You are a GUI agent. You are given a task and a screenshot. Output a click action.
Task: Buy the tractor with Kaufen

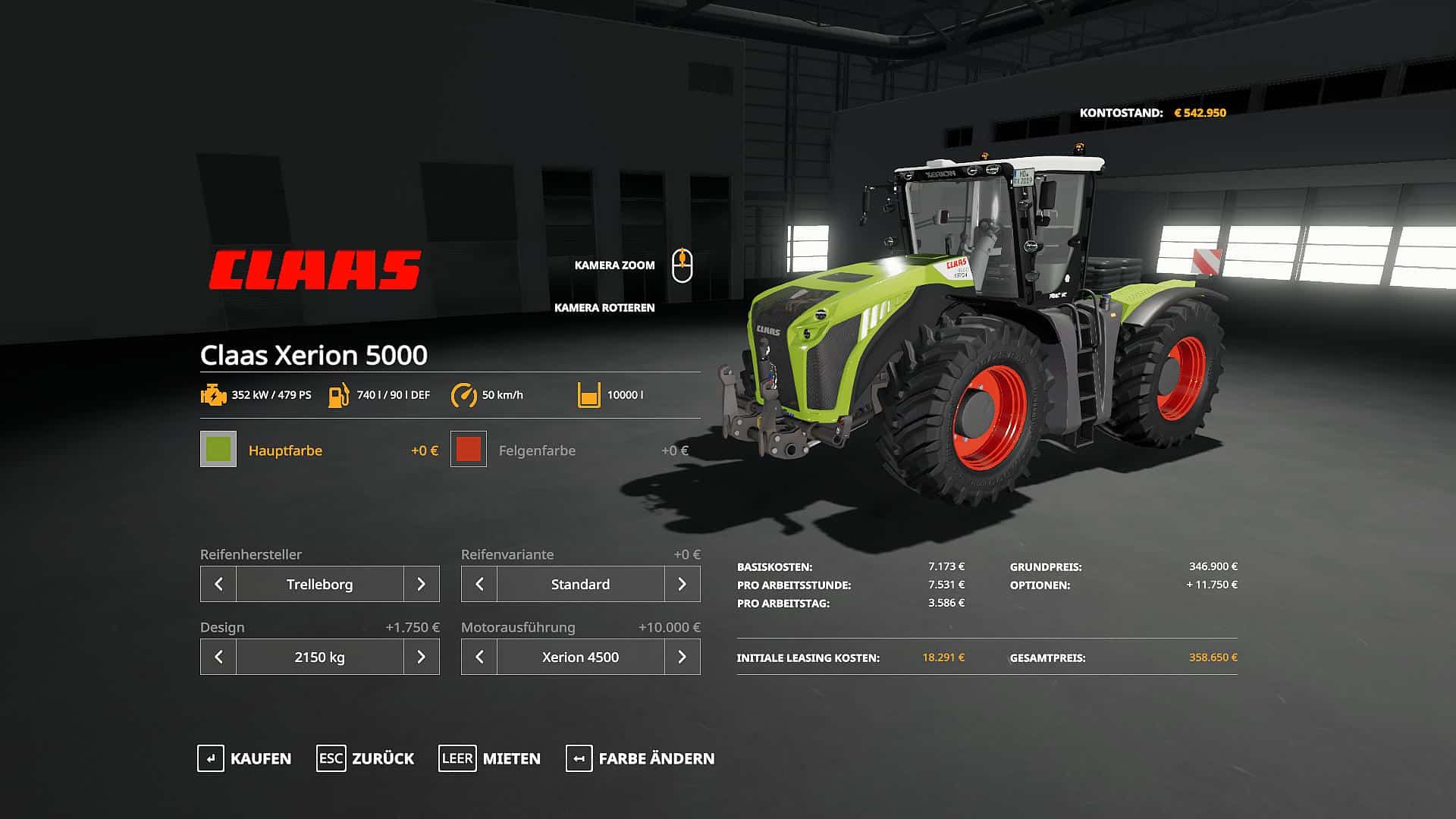[244, 758]
